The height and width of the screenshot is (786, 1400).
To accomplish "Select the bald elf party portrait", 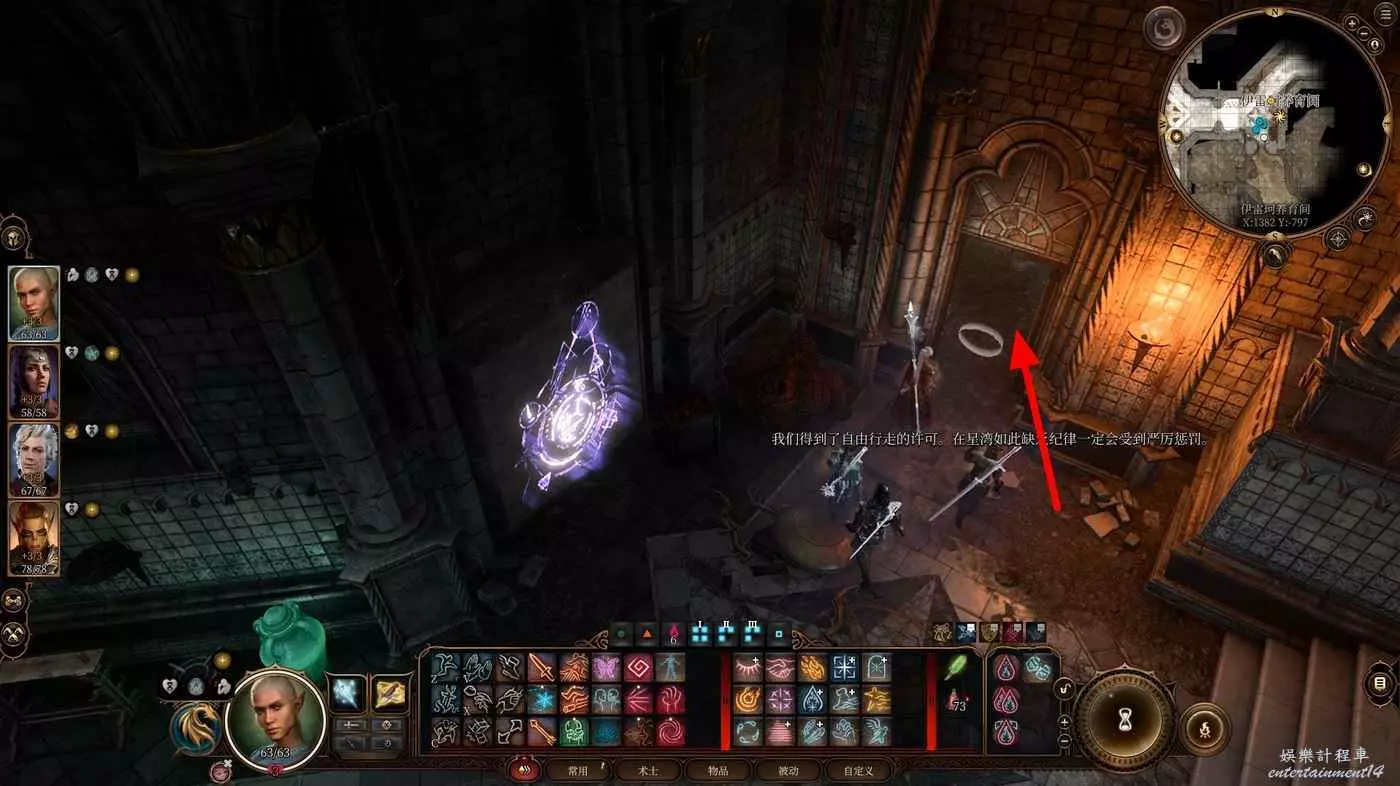I will [x=34, y=304].
